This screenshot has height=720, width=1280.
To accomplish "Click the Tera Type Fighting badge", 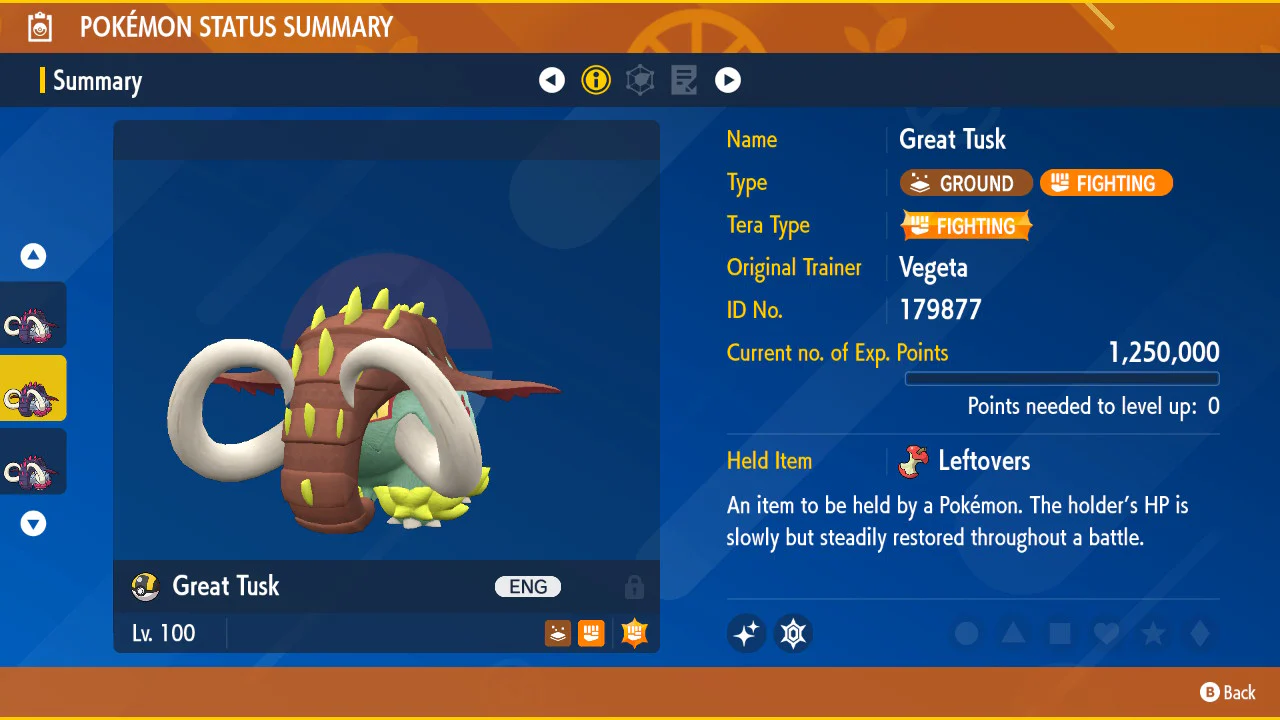I will point(966,226).
